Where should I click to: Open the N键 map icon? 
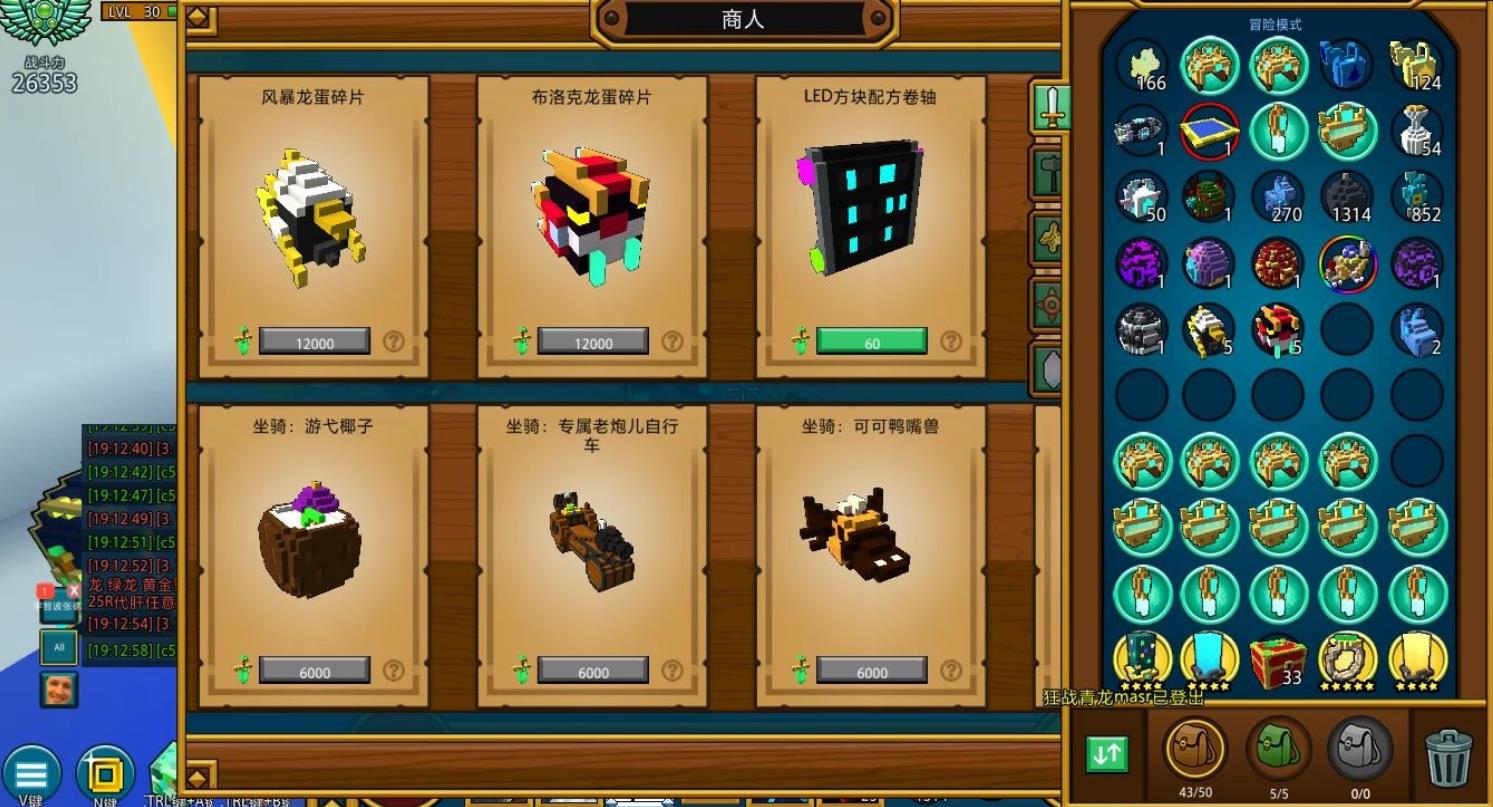(105, 770)
